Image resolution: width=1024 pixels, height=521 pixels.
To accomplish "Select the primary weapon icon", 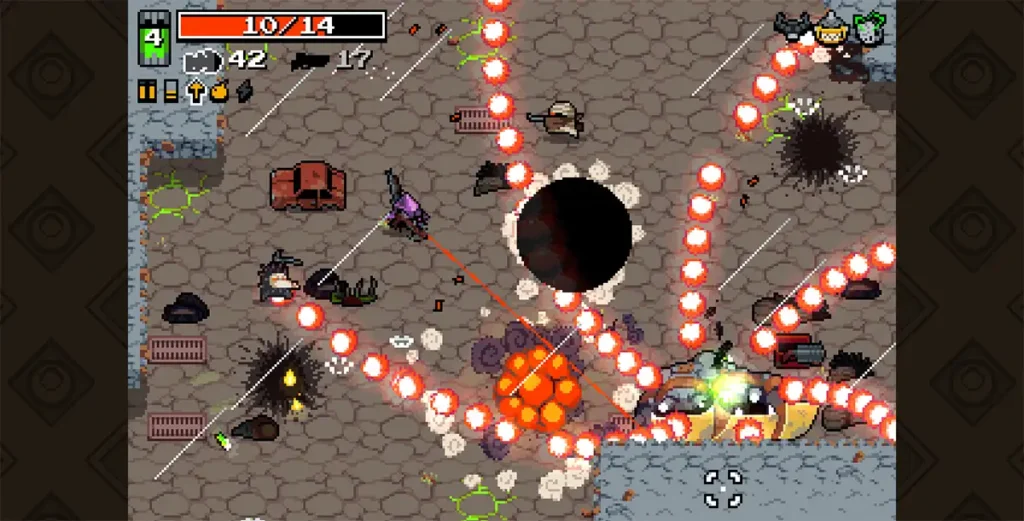I will pos(205,61).
